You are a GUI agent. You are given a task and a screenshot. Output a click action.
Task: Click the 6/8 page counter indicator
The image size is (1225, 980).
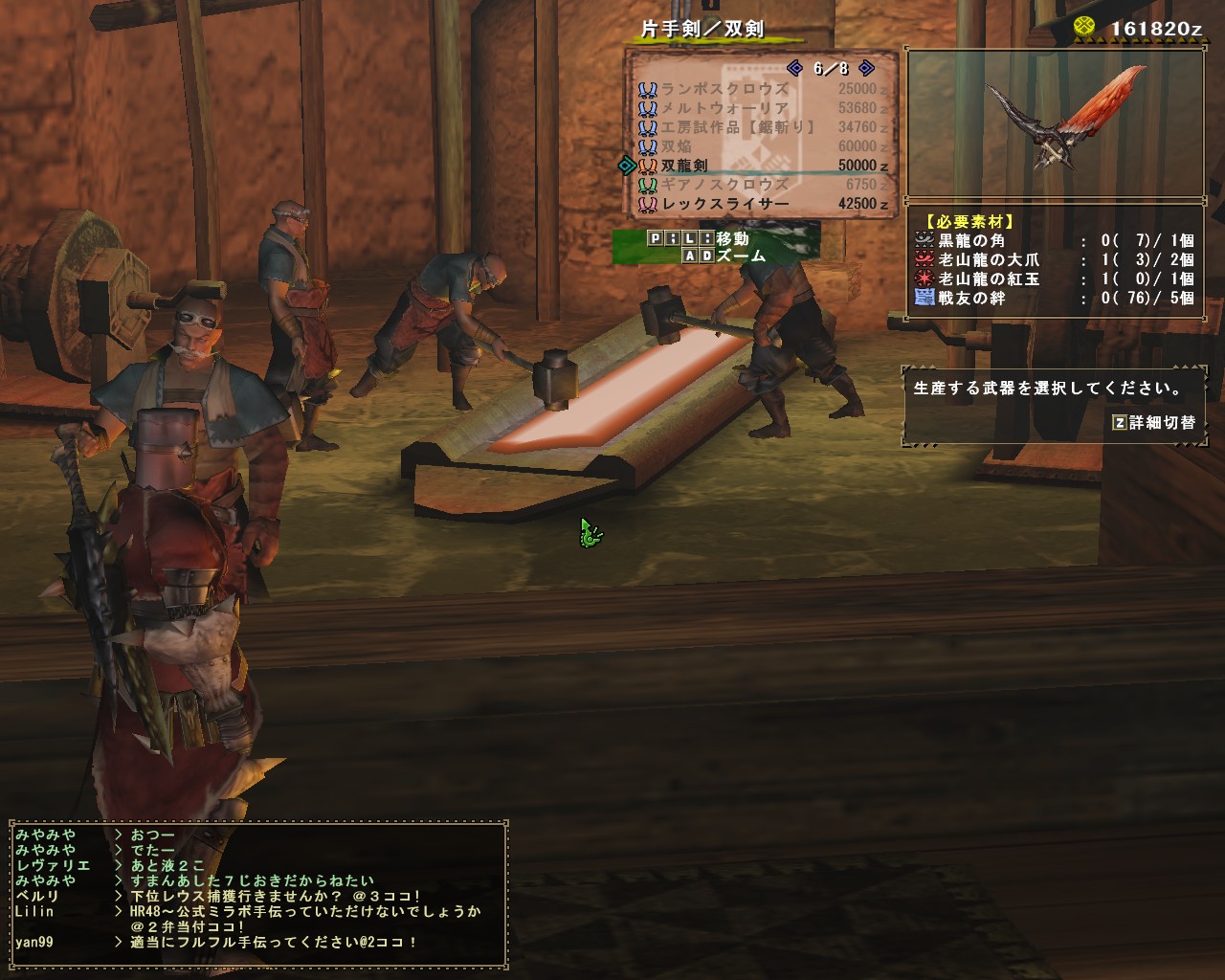(828, 66)
